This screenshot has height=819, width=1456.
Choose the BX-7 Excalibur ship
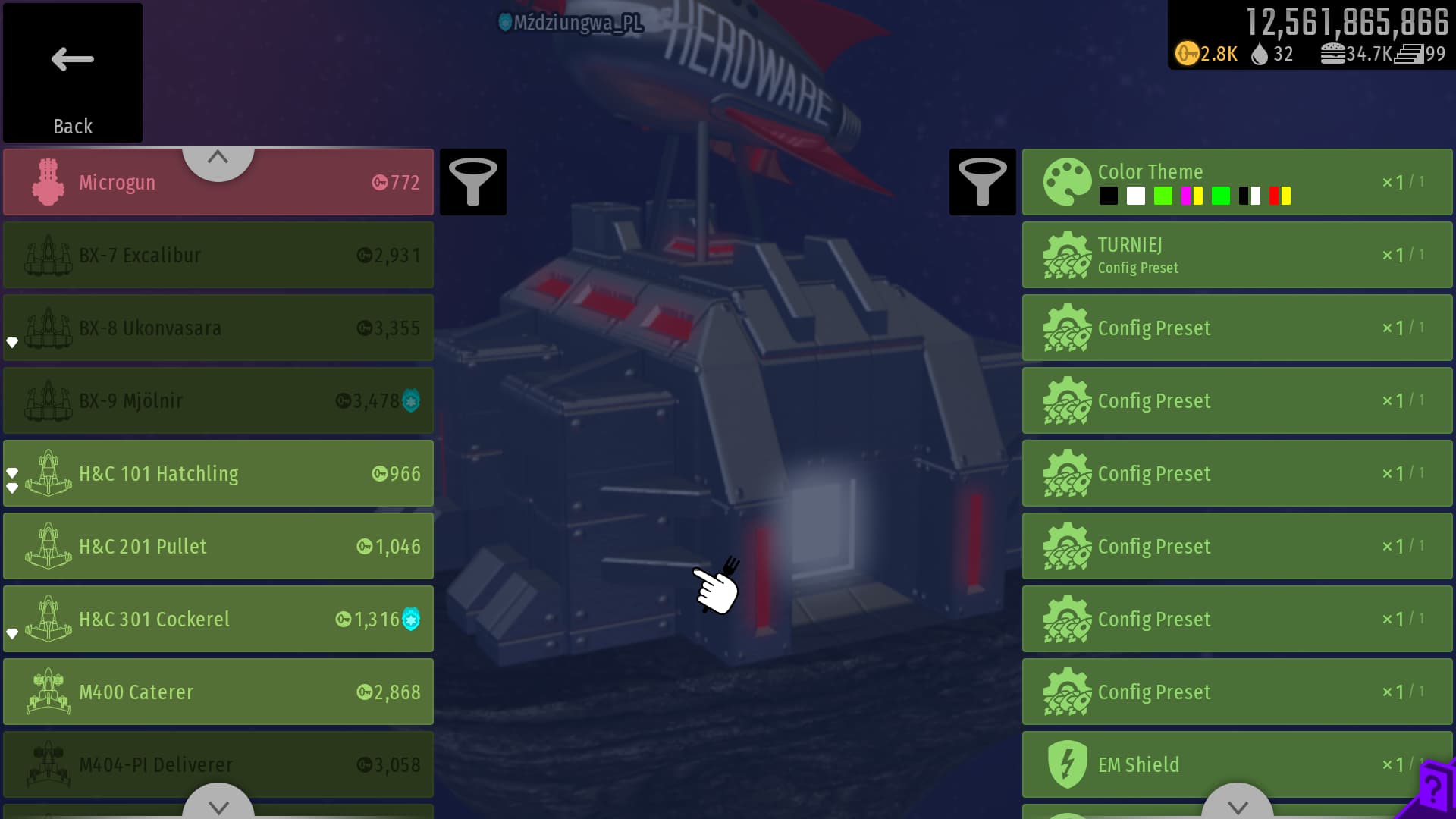pos(218,255)
